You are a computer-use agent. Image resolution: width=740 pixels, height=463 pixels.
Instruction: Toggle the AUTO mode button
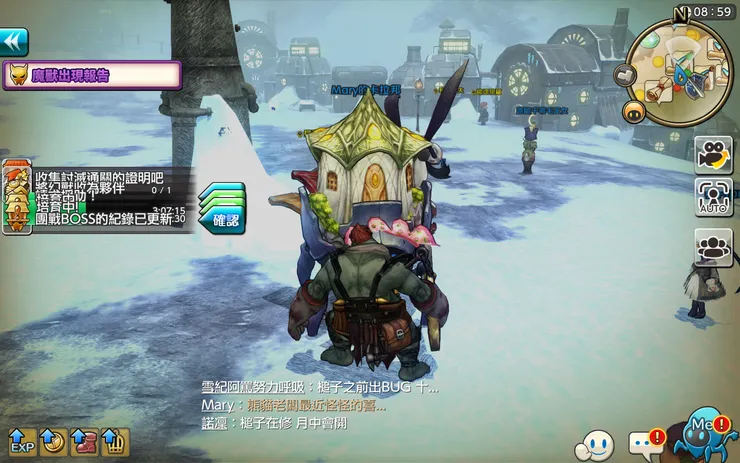pos(713,197)
